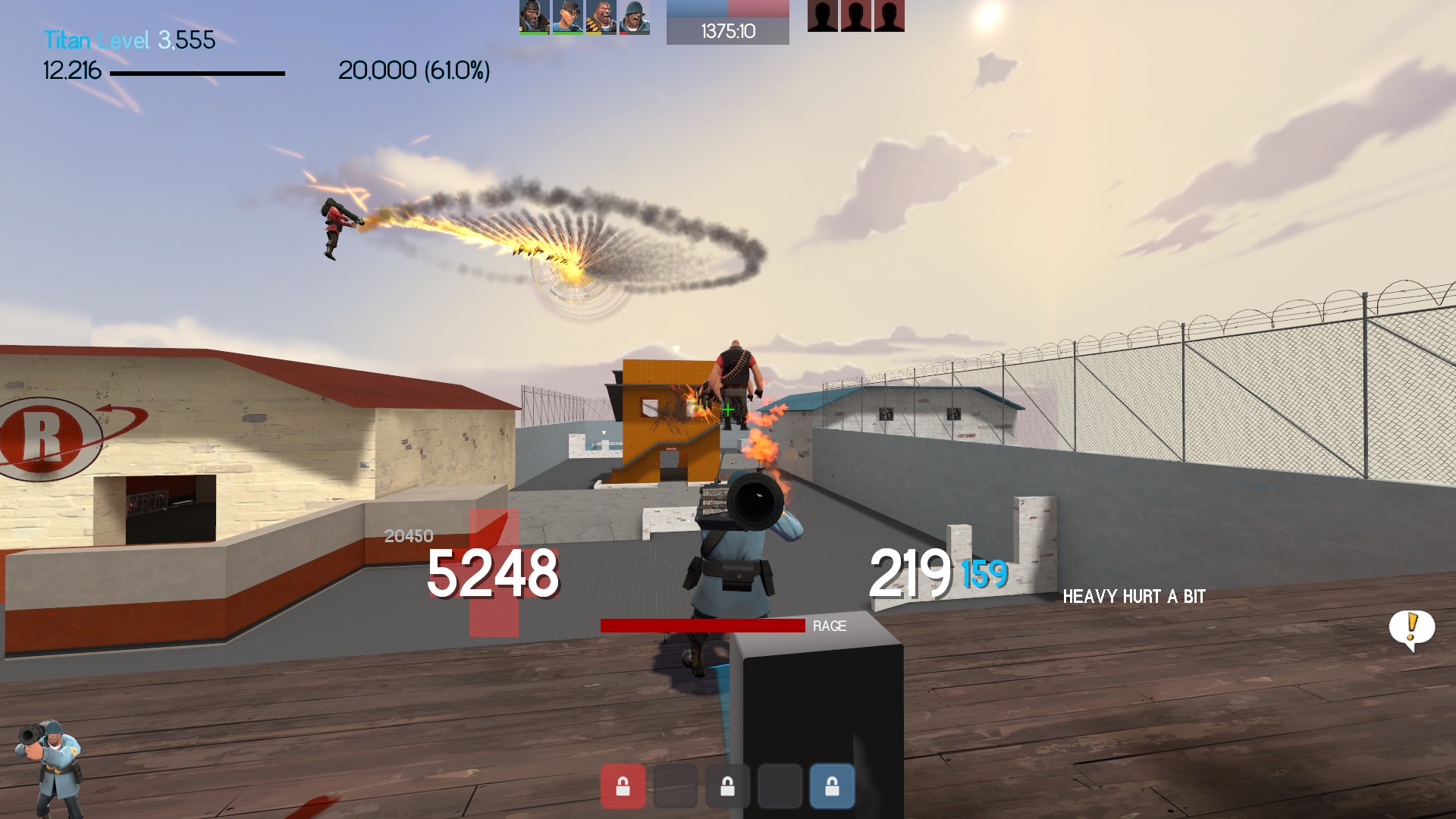
Task: Click the Soldier class portrait with rocket launcher
Action: (49, 766)
